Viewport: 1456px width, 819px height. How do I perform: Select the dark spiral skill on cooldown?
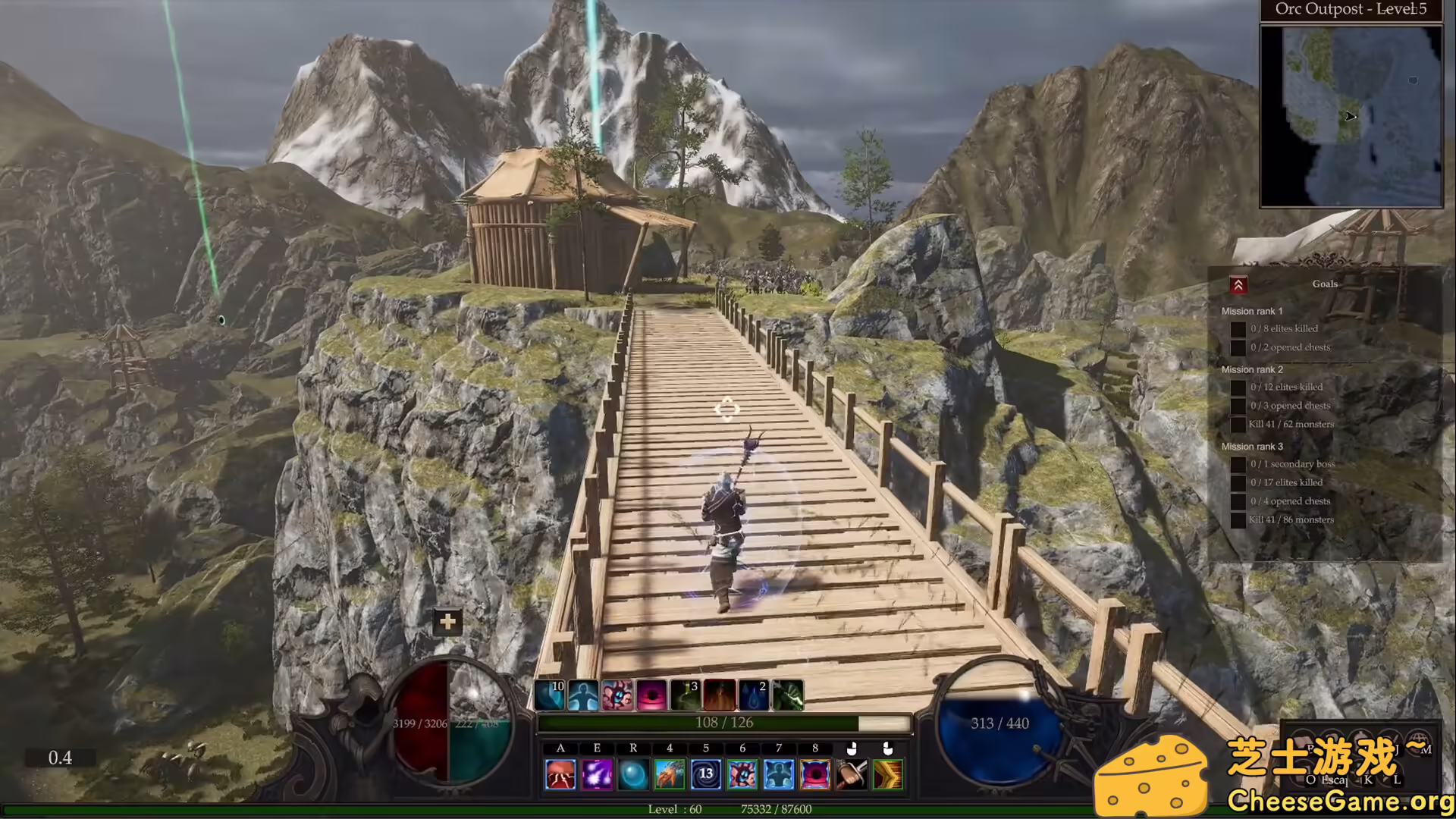tap(706, 775)
